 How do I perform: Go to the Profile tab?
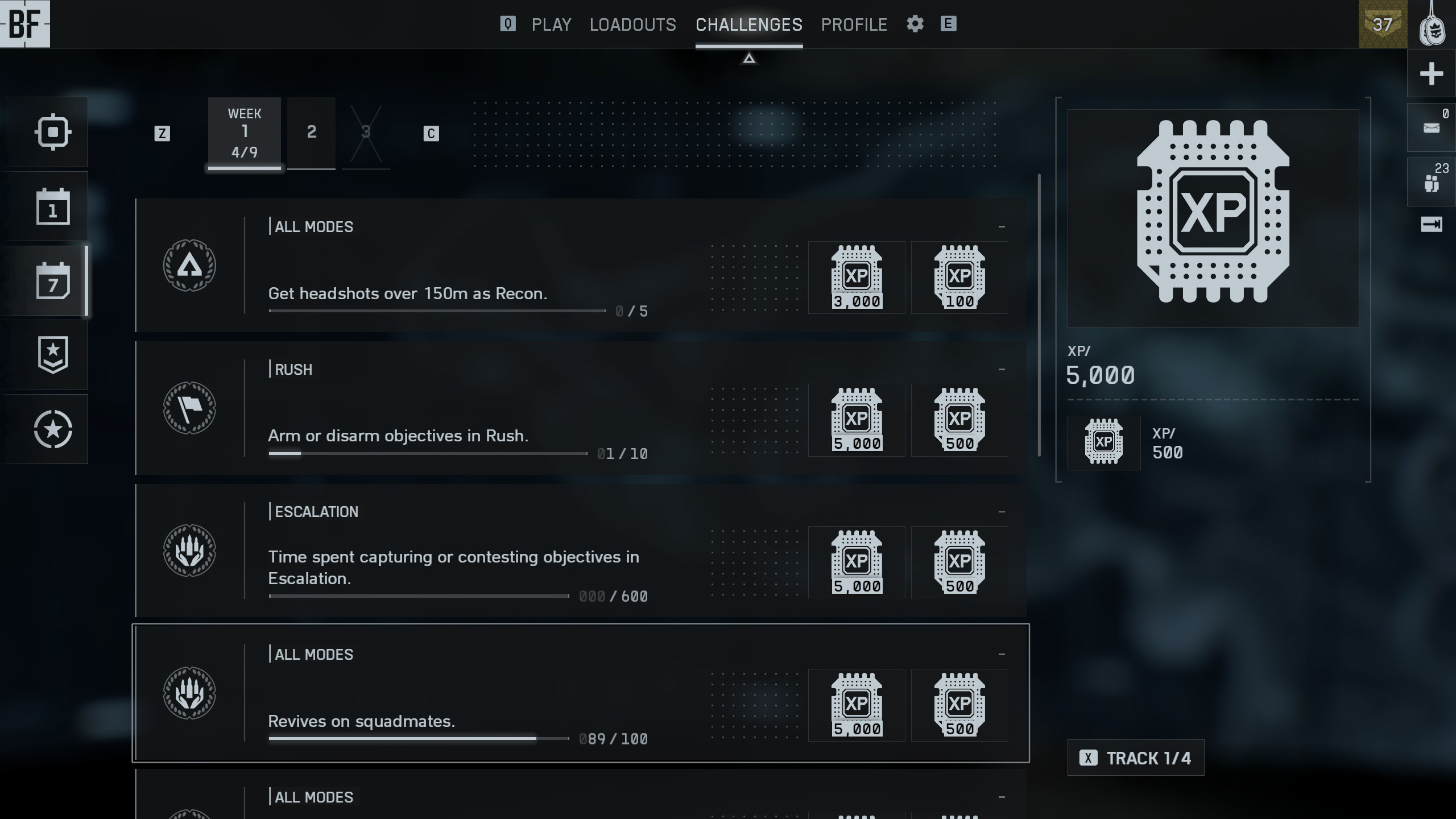point(854,24)
